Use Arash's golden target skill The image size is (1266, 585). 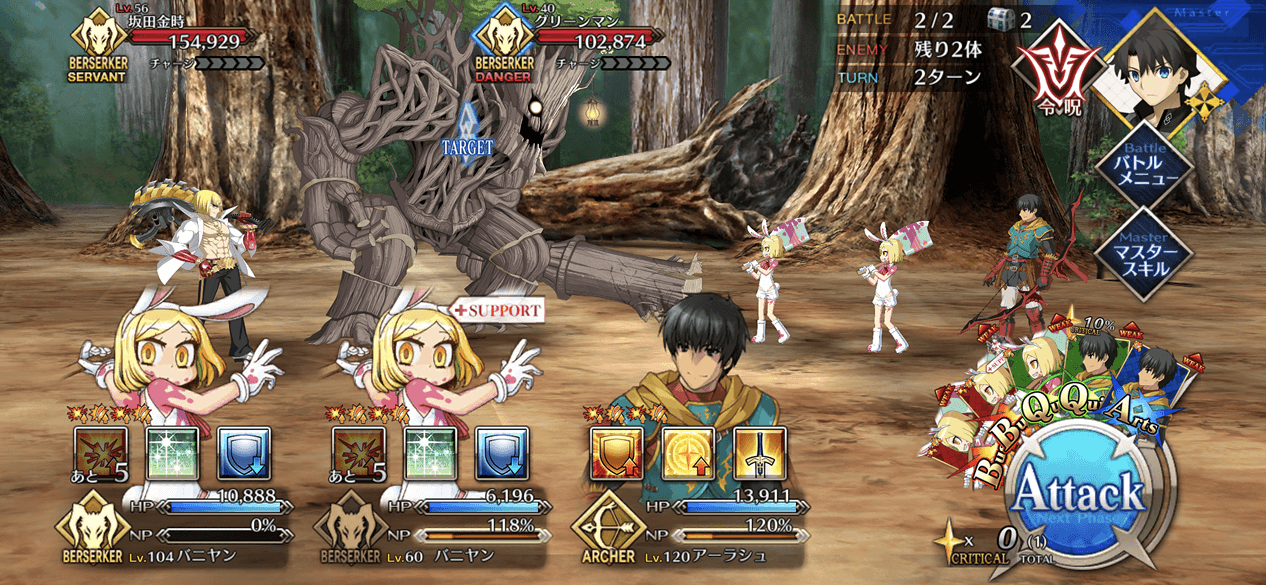[x=688, y=454]
